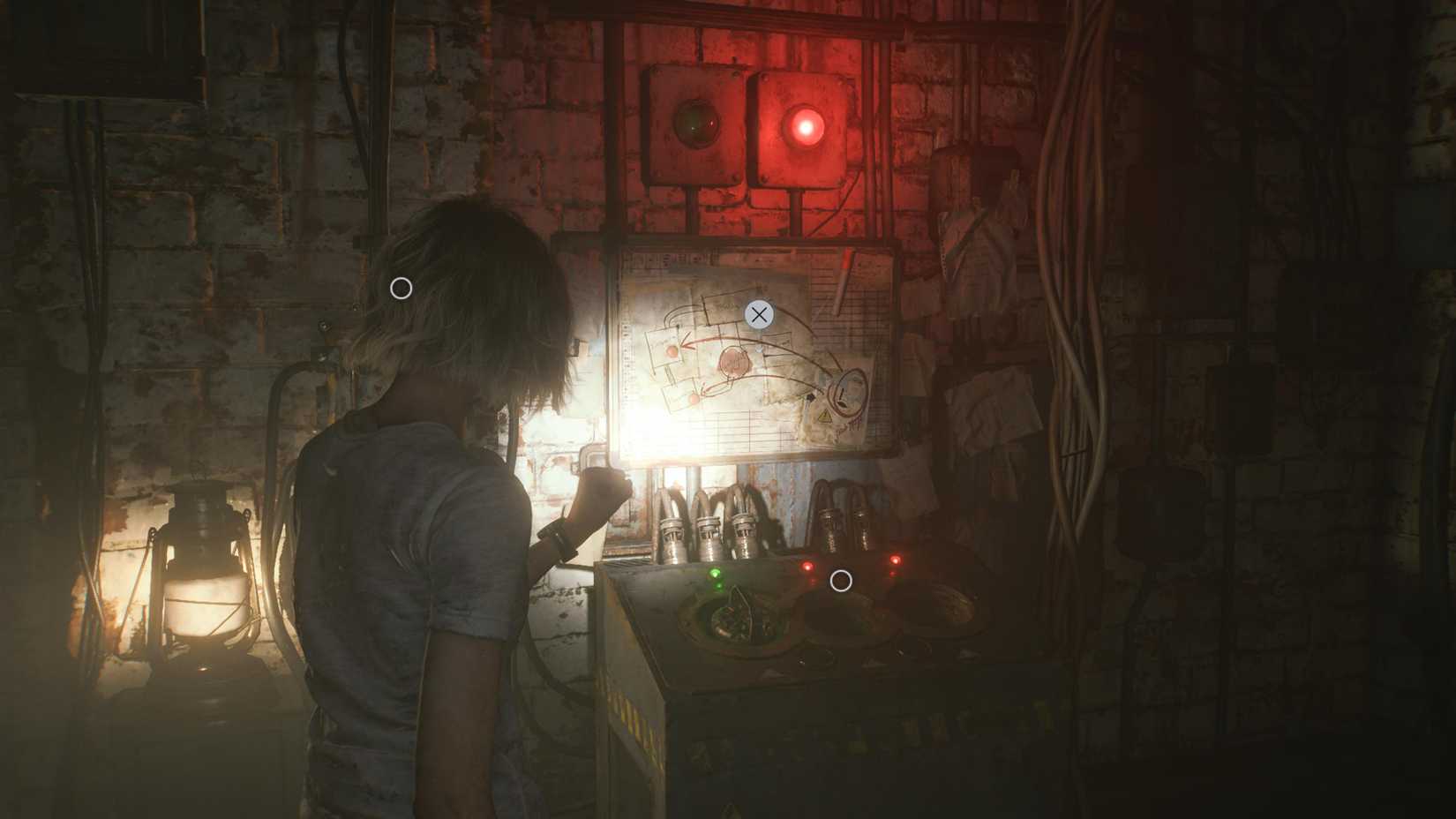Select the circle prompt near the character's head

pyautogui.click(x=402, y=286)
